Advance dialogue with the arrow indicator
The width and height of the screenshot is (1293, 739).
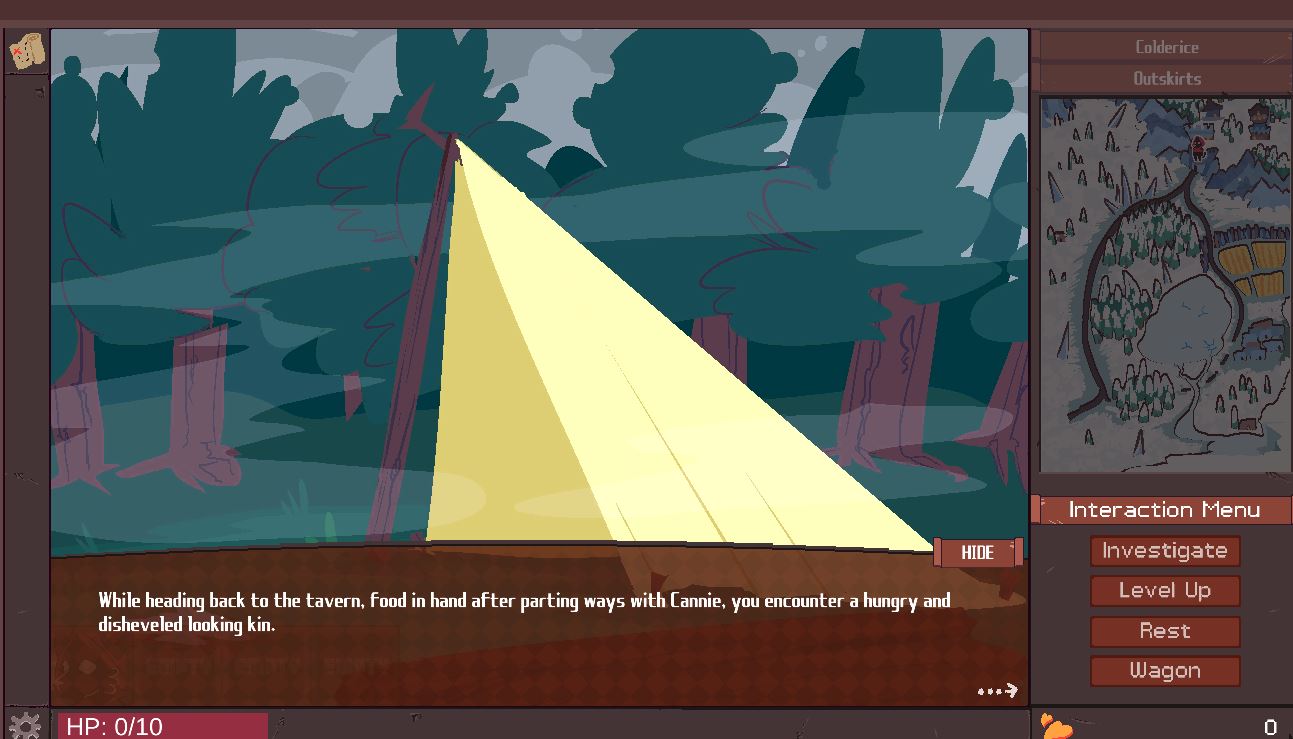[x=997, y=691]
